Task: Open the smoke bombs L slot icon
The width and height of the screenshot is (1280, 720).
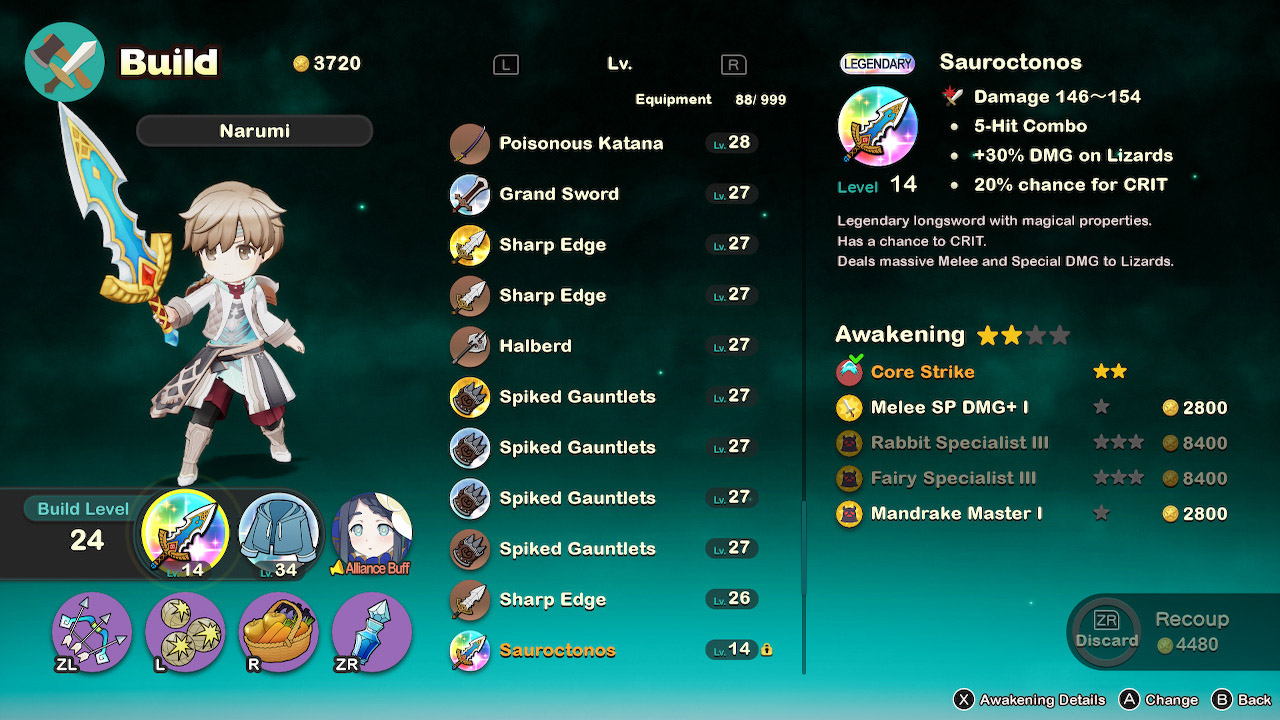Action: point(184,633)
